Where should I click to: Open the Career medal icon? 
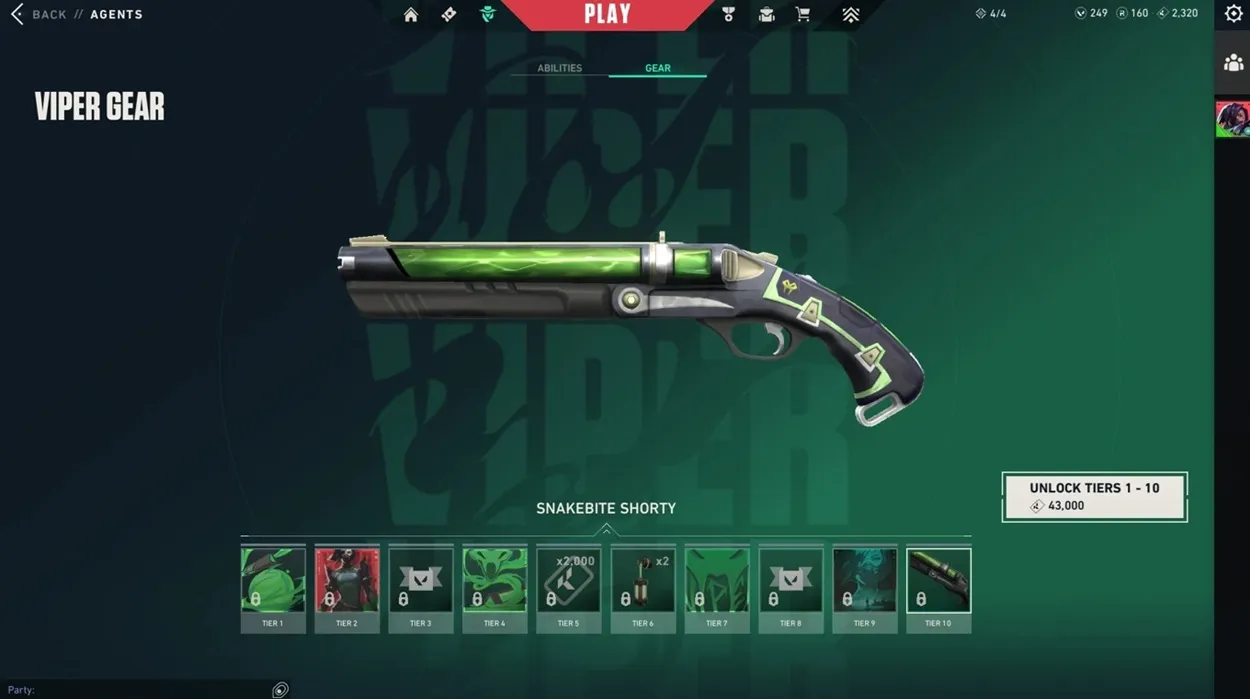coord(728,14)
